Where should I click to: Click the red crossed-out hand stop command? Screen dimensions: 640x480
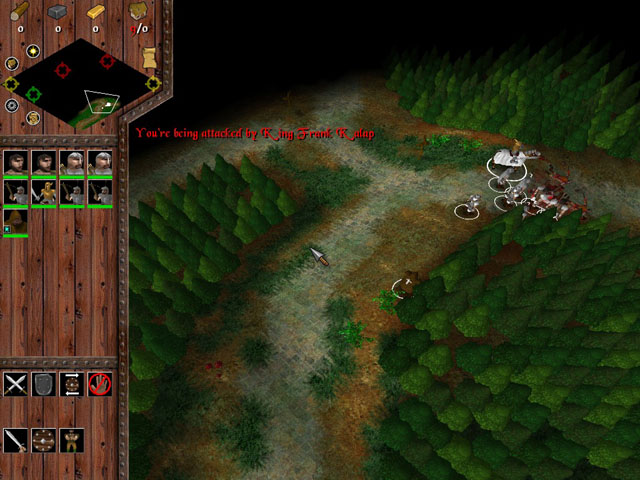pos(99,384)
